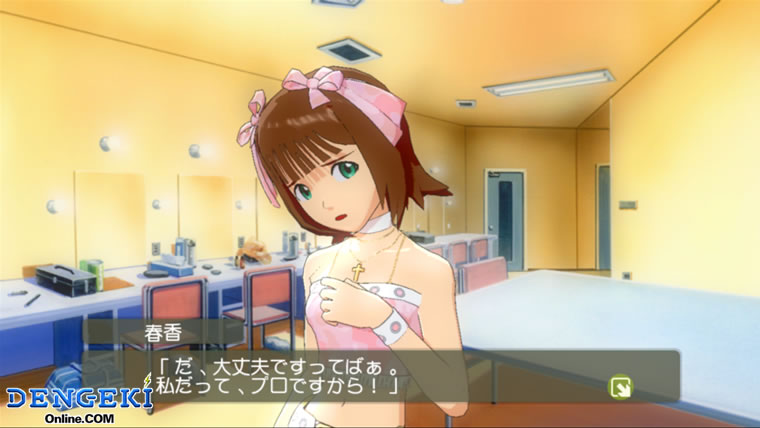Click the green dialogue advance arrow icon
This screenshot has height=428, width=760.
point(620,384)
